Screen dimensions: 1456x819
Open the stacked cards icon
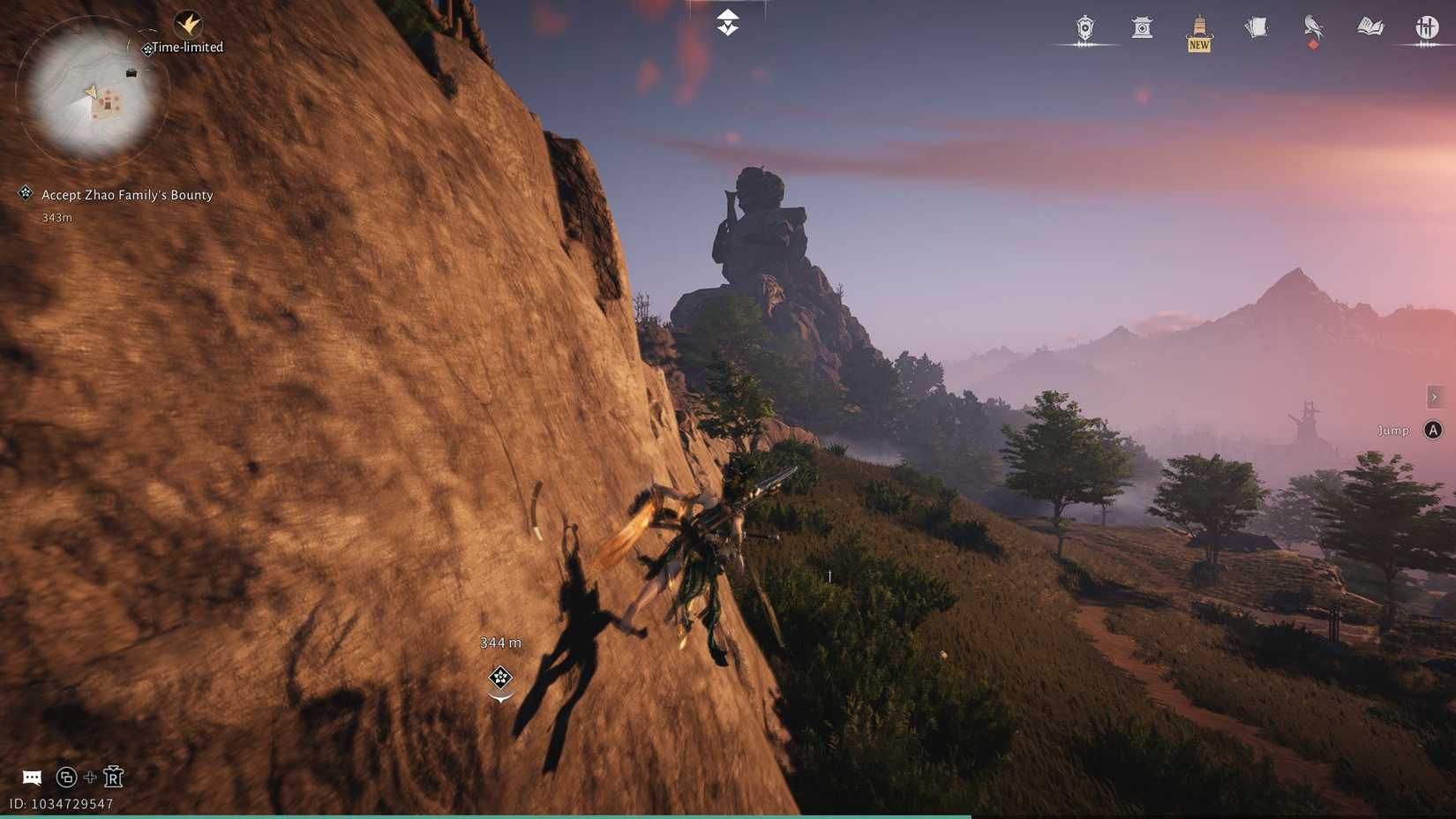coord(1257,28)
